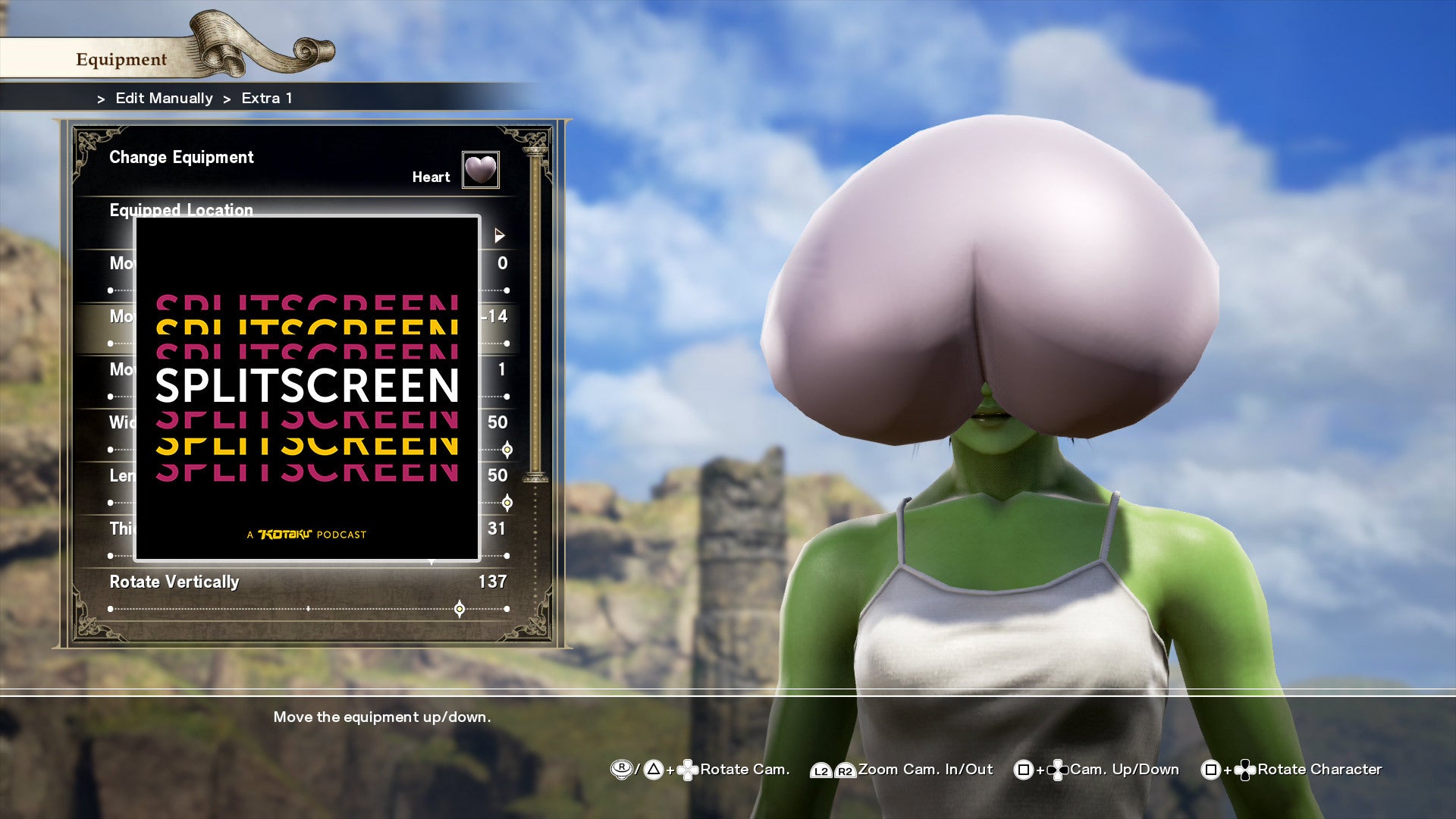Select the Extra 1 breadcrumb entry
Screen dimensions: 1456x819
tap(265, 98)
